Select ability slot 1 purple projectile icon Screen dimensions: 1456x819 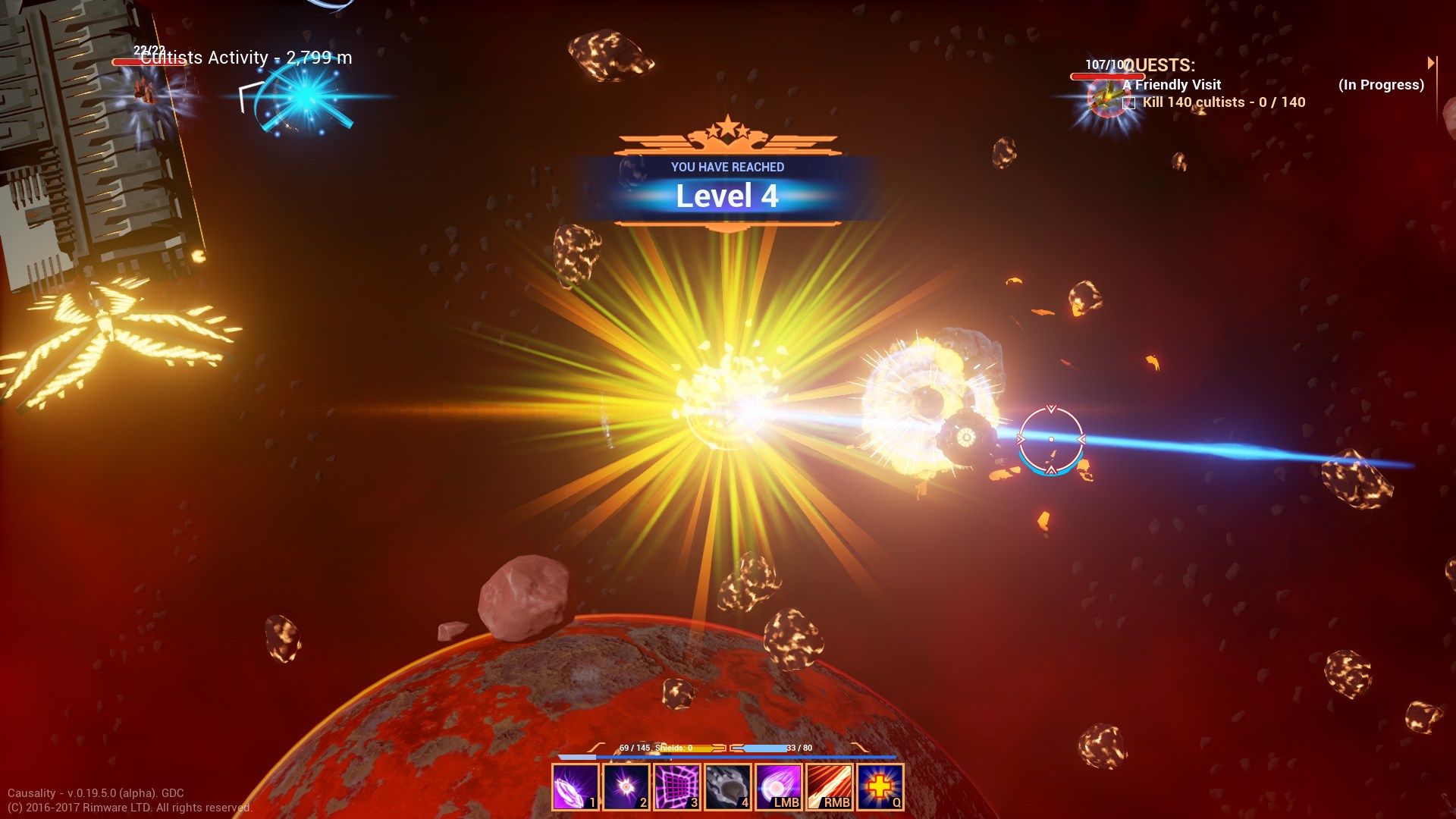pos(574,788)
